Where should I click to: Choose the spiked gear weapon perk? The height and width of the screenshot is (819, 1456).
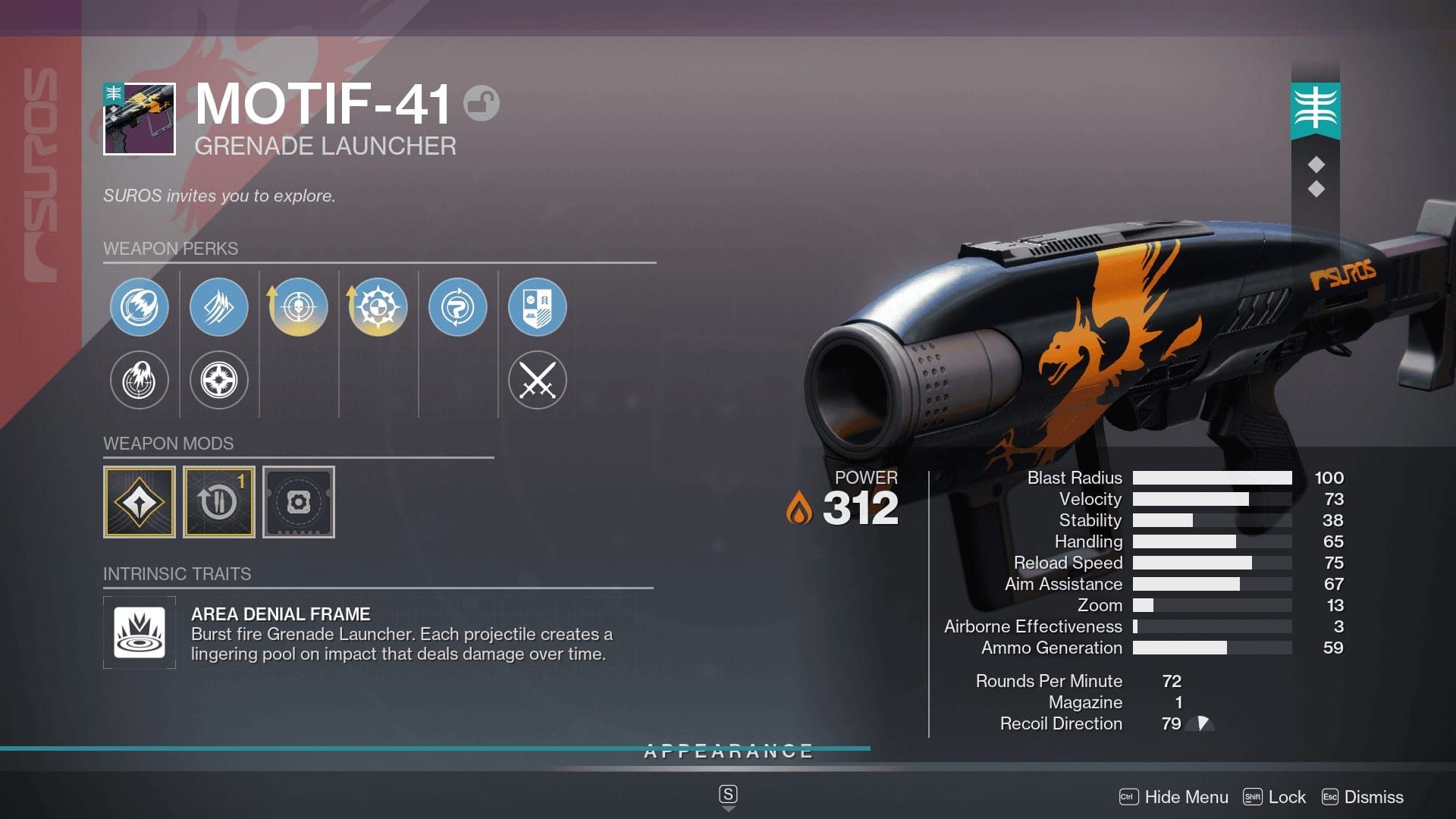(378, 307)
